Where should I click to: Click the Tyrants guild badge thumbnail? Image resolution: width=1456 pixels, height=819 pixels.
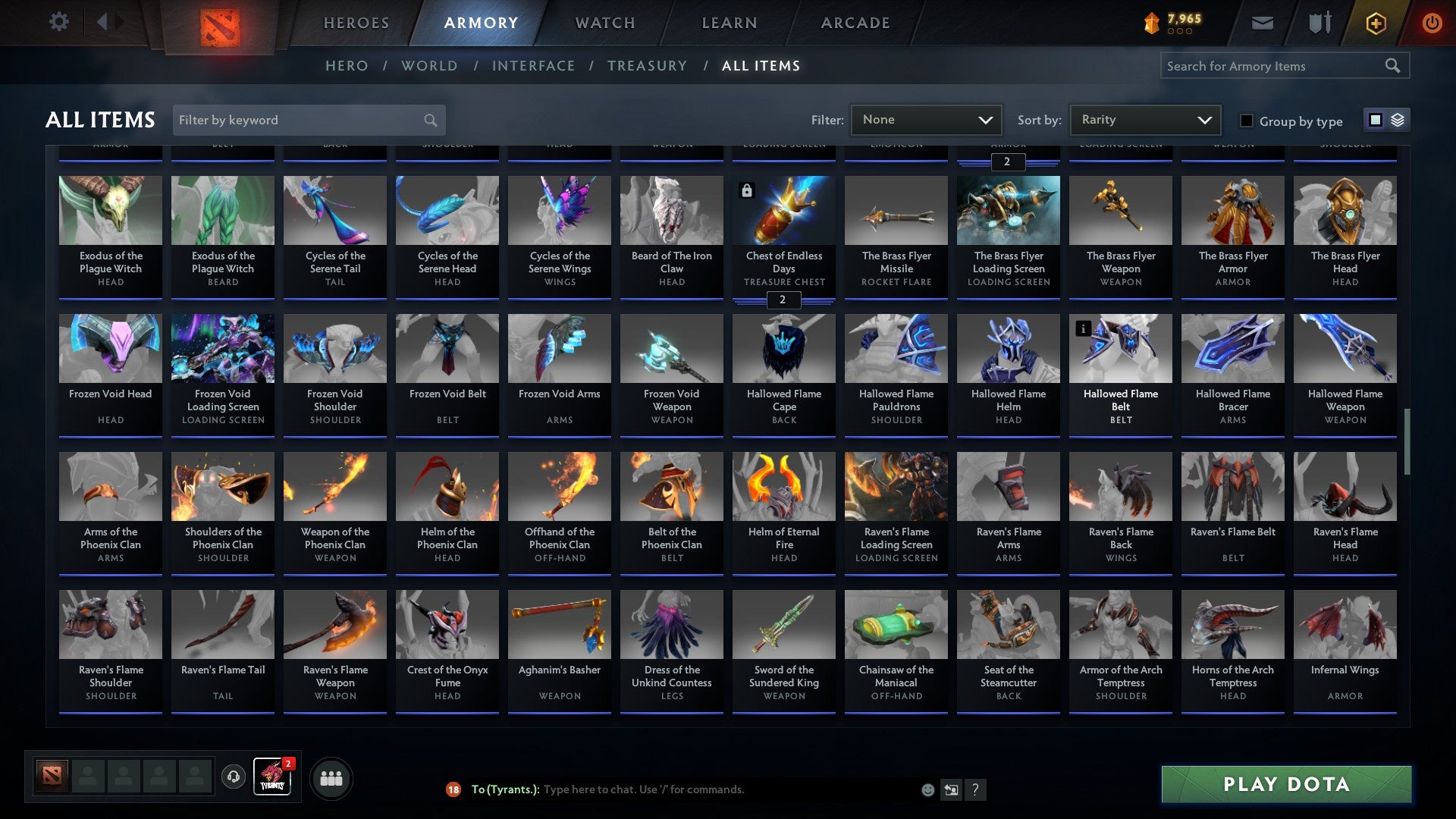(x=271, y=777)
